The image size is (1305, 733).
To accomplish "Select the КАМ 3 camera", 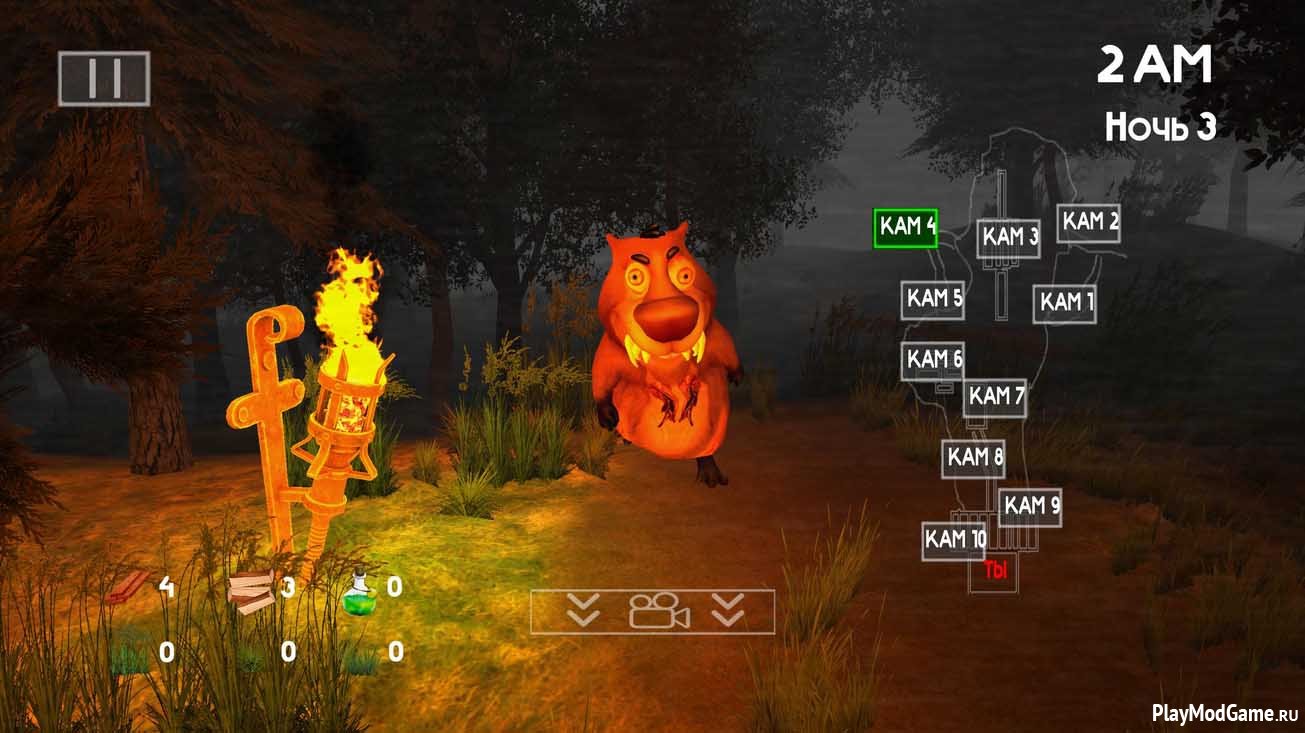I will 1008,238.
